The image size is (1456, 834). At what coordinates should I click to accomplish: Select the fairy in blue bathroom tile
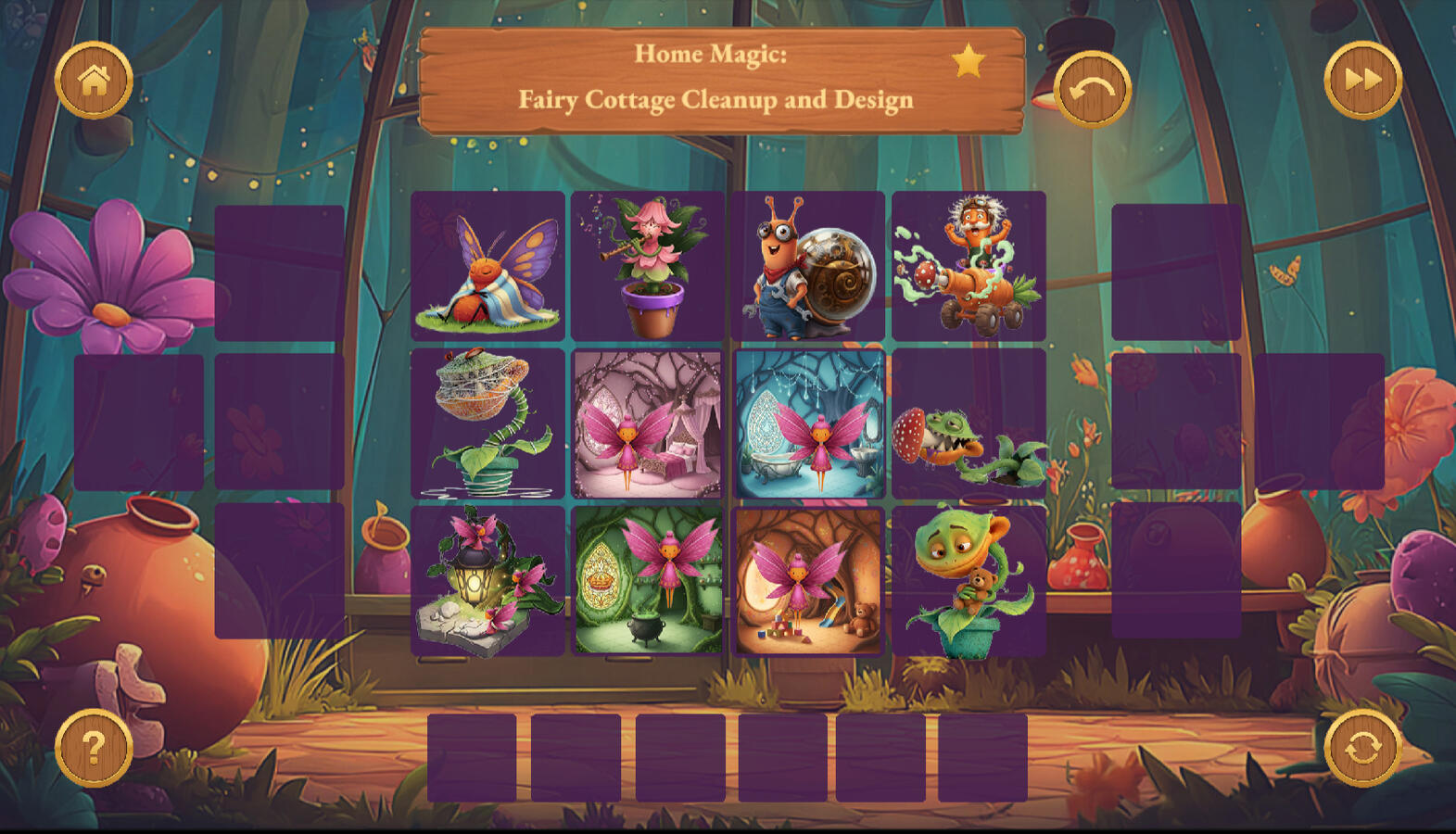808,423
